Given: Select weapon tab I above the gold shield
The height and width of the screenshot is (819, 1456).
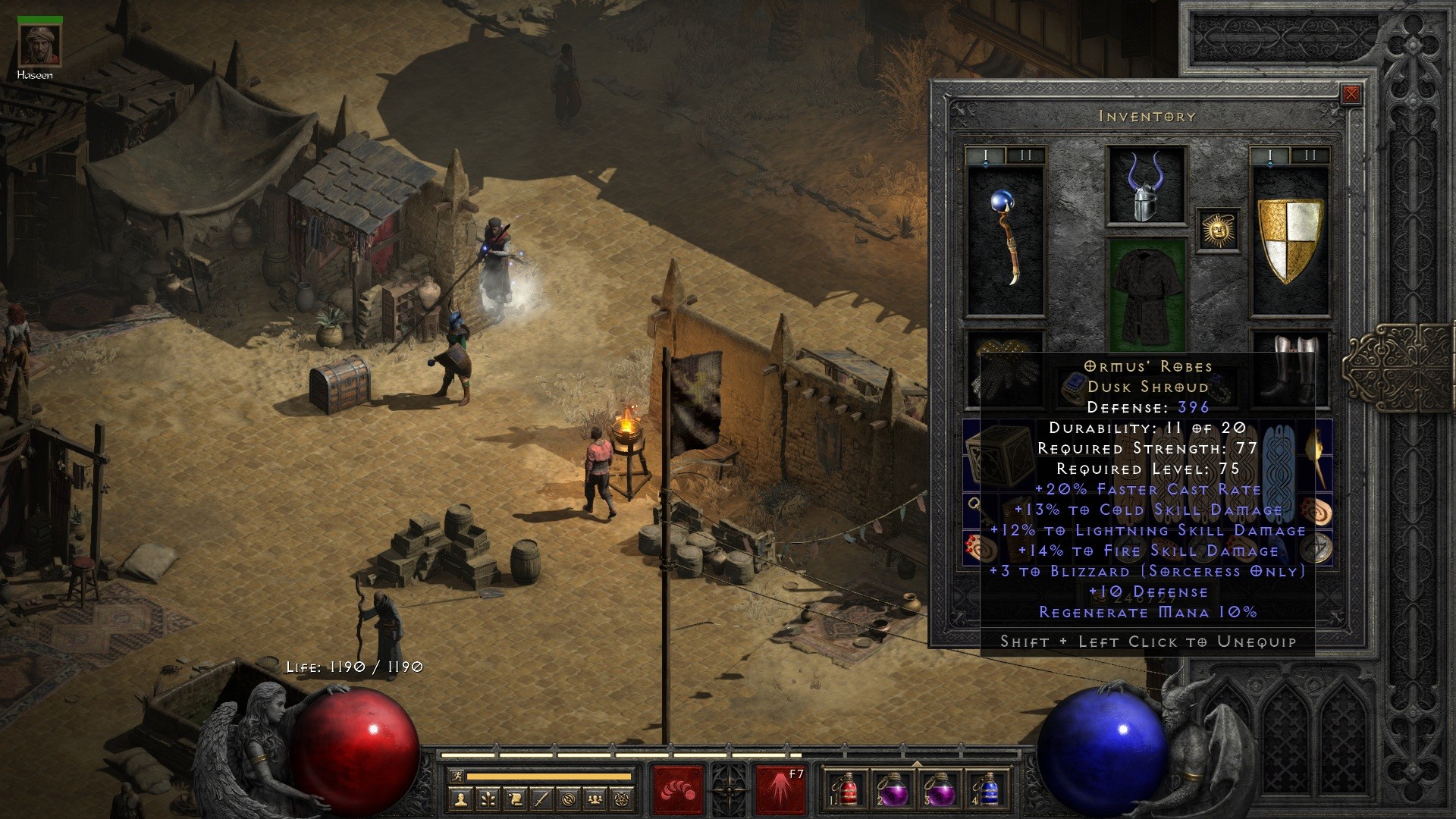Looking at the screenshot, I should point(1271,155).
